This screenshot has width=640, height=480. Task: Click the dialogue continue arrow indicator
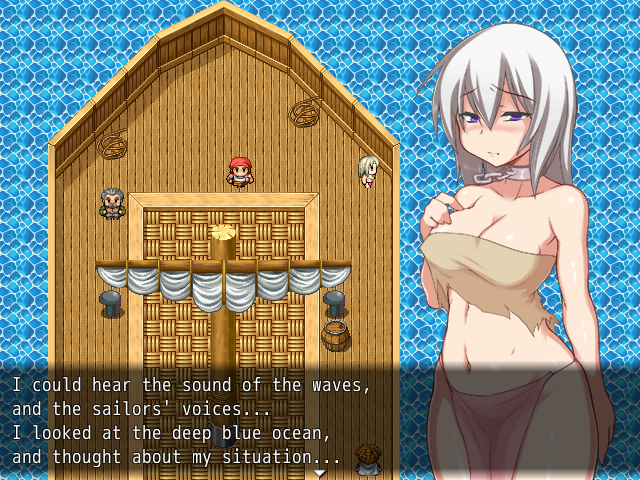click(x=320, y=472)
